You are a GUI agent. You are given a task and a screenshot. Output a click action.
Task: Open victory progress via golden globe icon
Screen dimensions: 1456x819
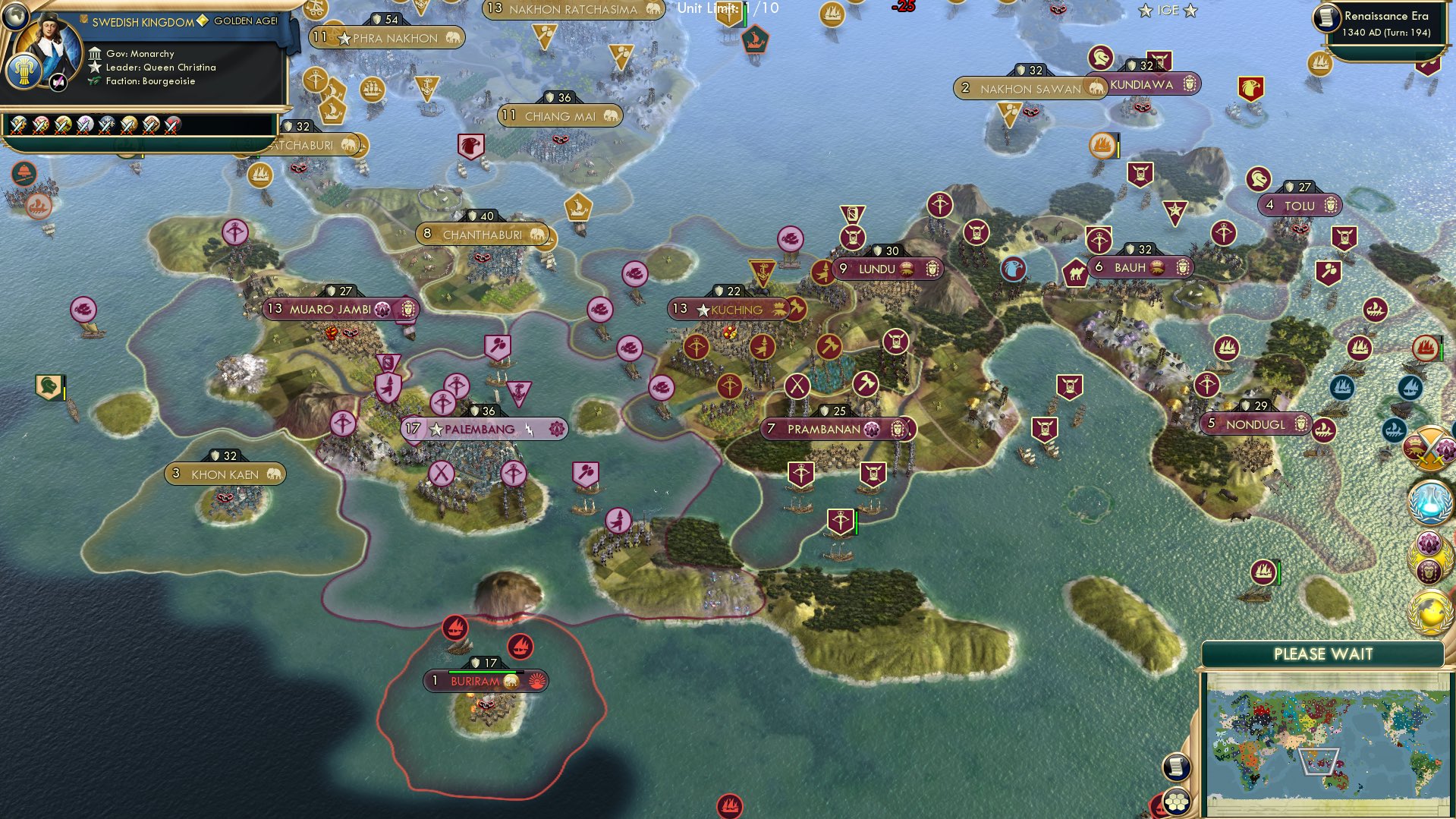point(1429,612)
